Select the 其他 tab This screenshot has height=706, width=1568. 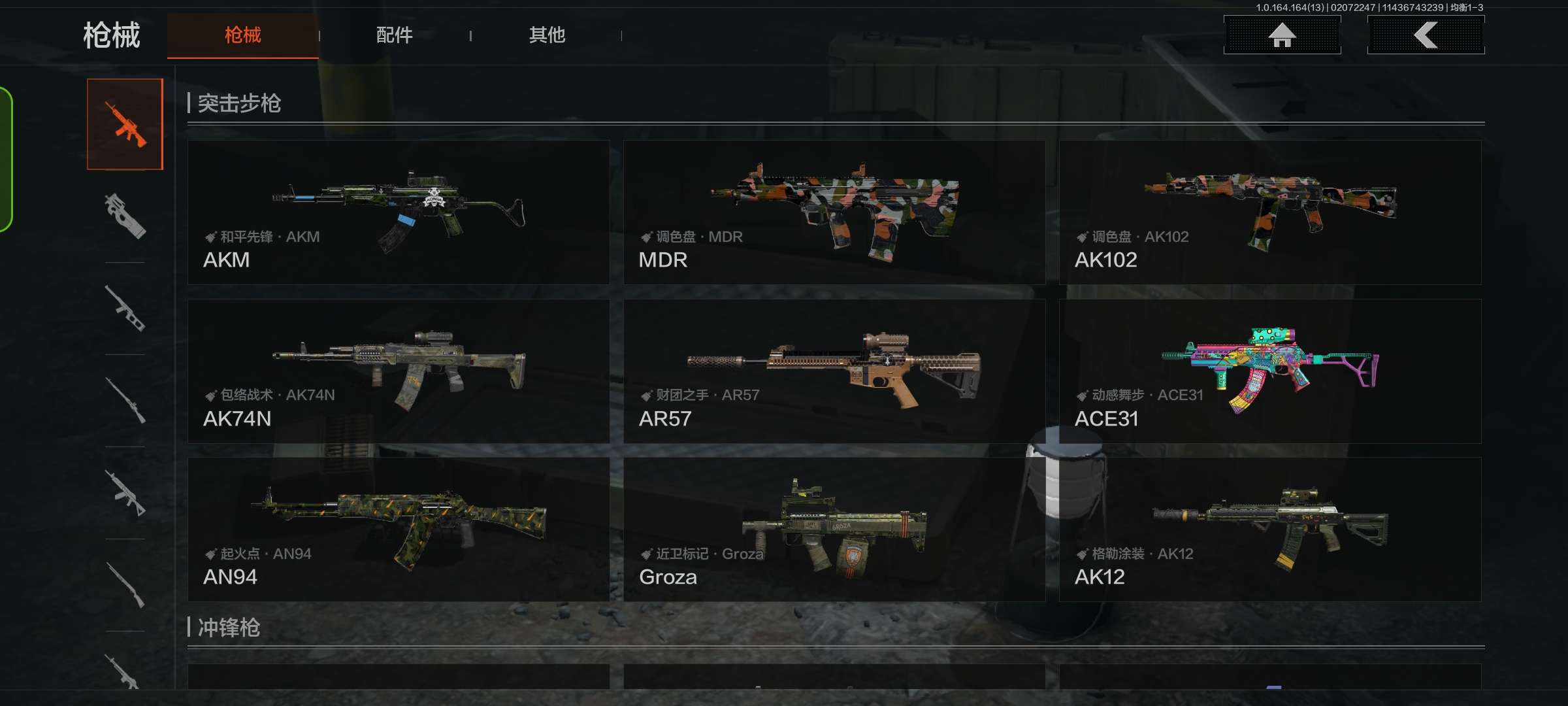(x=547, y=35)
